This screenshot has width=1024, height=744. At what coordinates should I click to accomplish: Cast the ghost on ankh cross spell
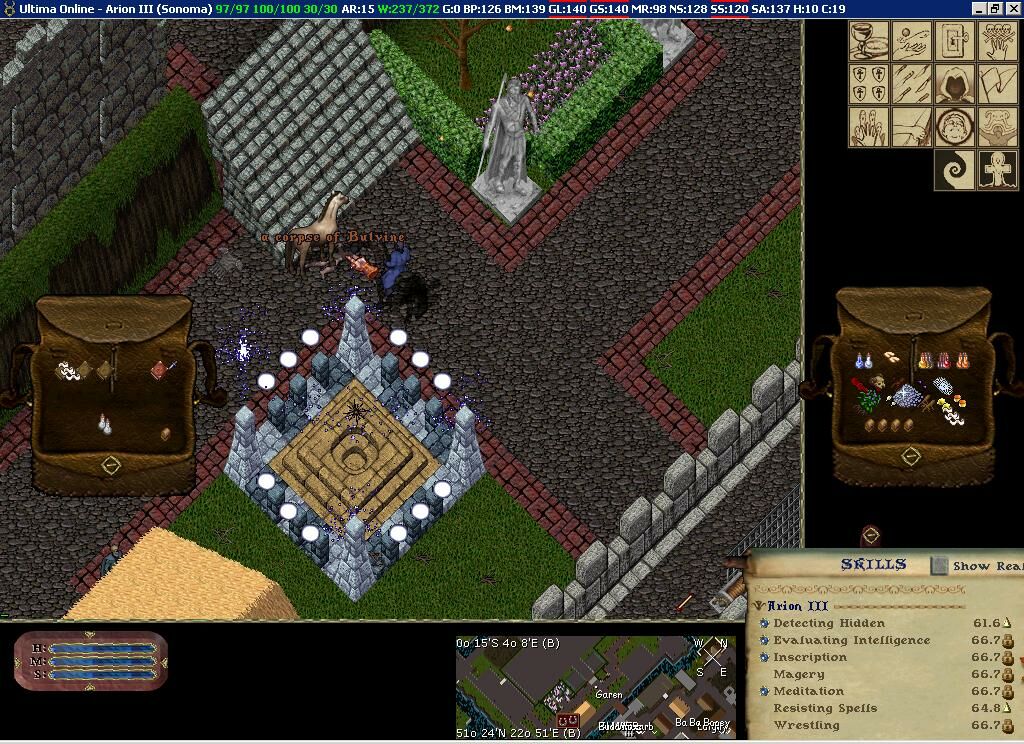997,170
